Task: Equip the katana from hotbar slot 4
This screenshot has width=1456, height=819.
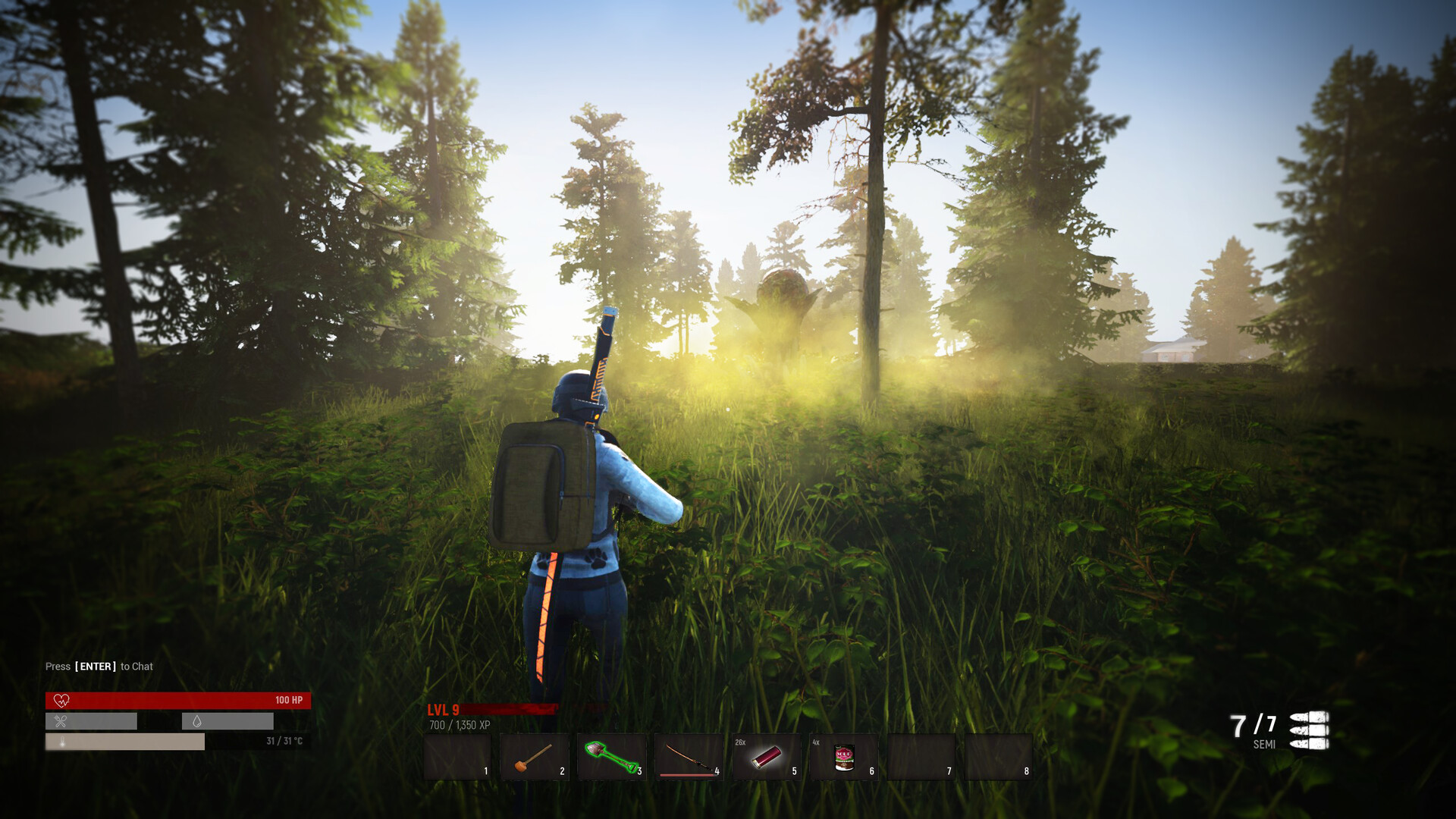Action: [689, 757]
